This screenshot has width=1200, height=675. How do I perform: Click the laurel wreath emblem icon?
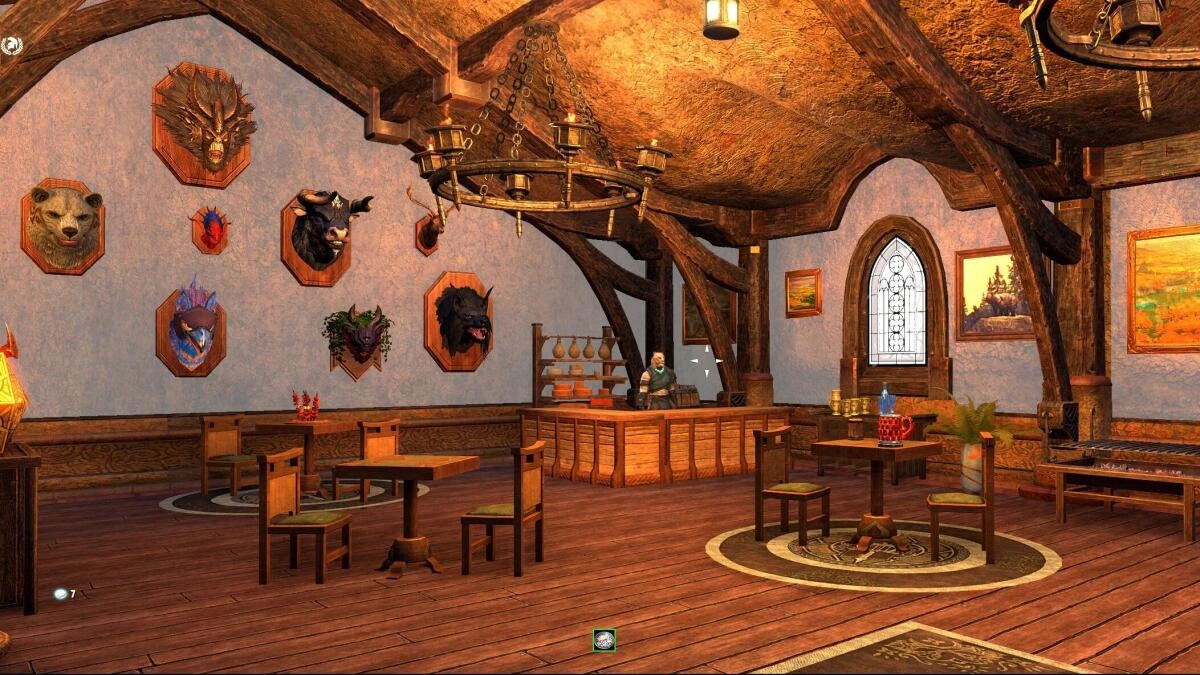click(x=12, y=45)
